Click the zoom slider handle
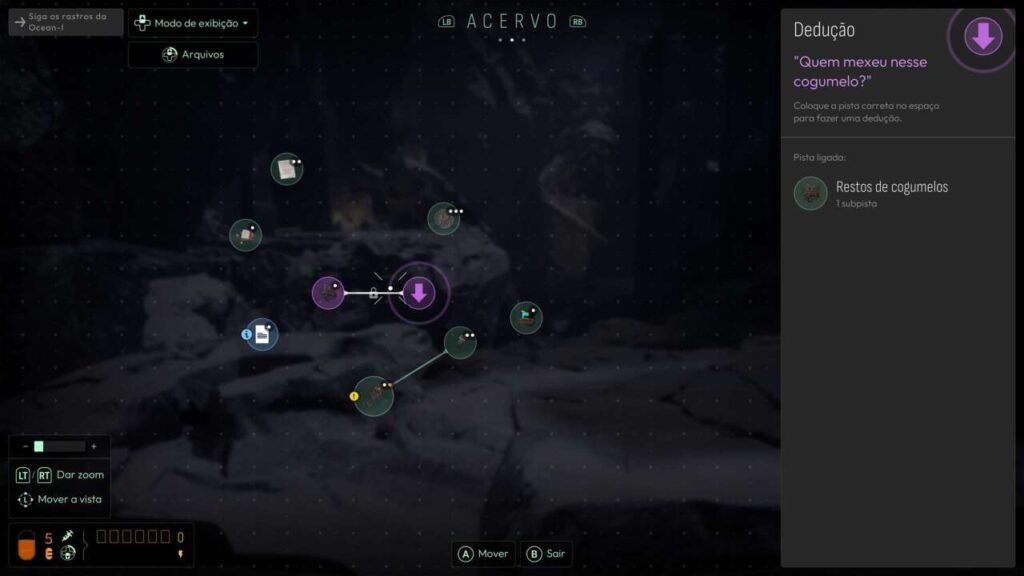 point(39,446)
